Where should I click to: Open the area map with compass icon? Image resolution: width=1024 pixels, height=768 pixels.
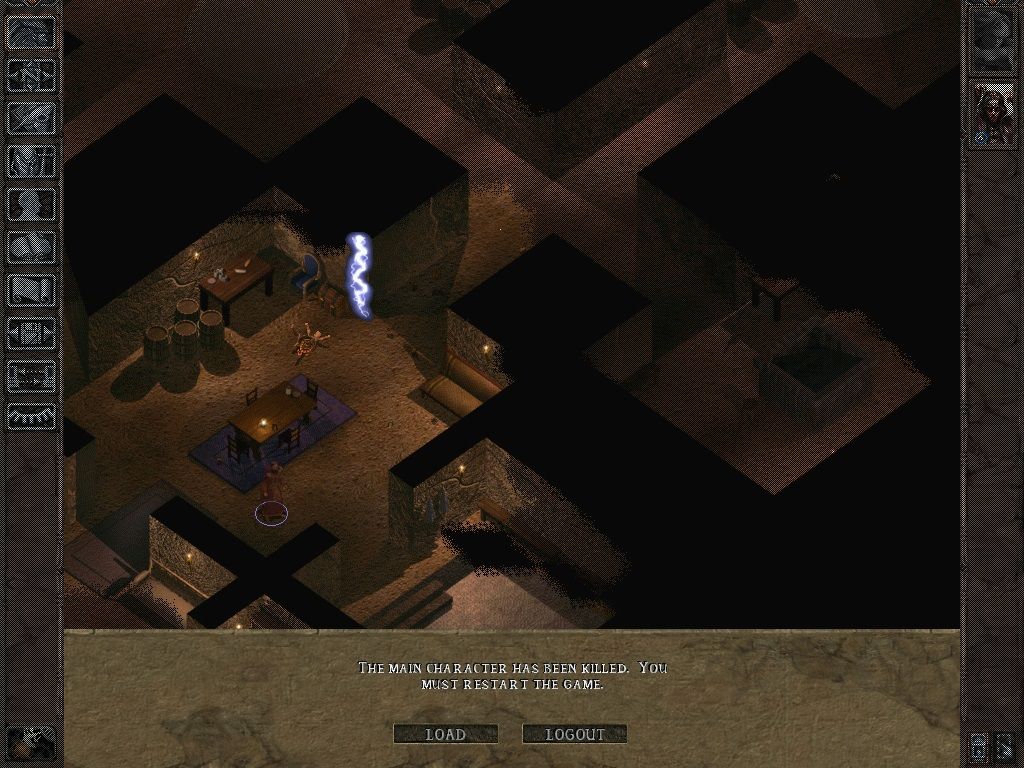(x=31, y=76)
